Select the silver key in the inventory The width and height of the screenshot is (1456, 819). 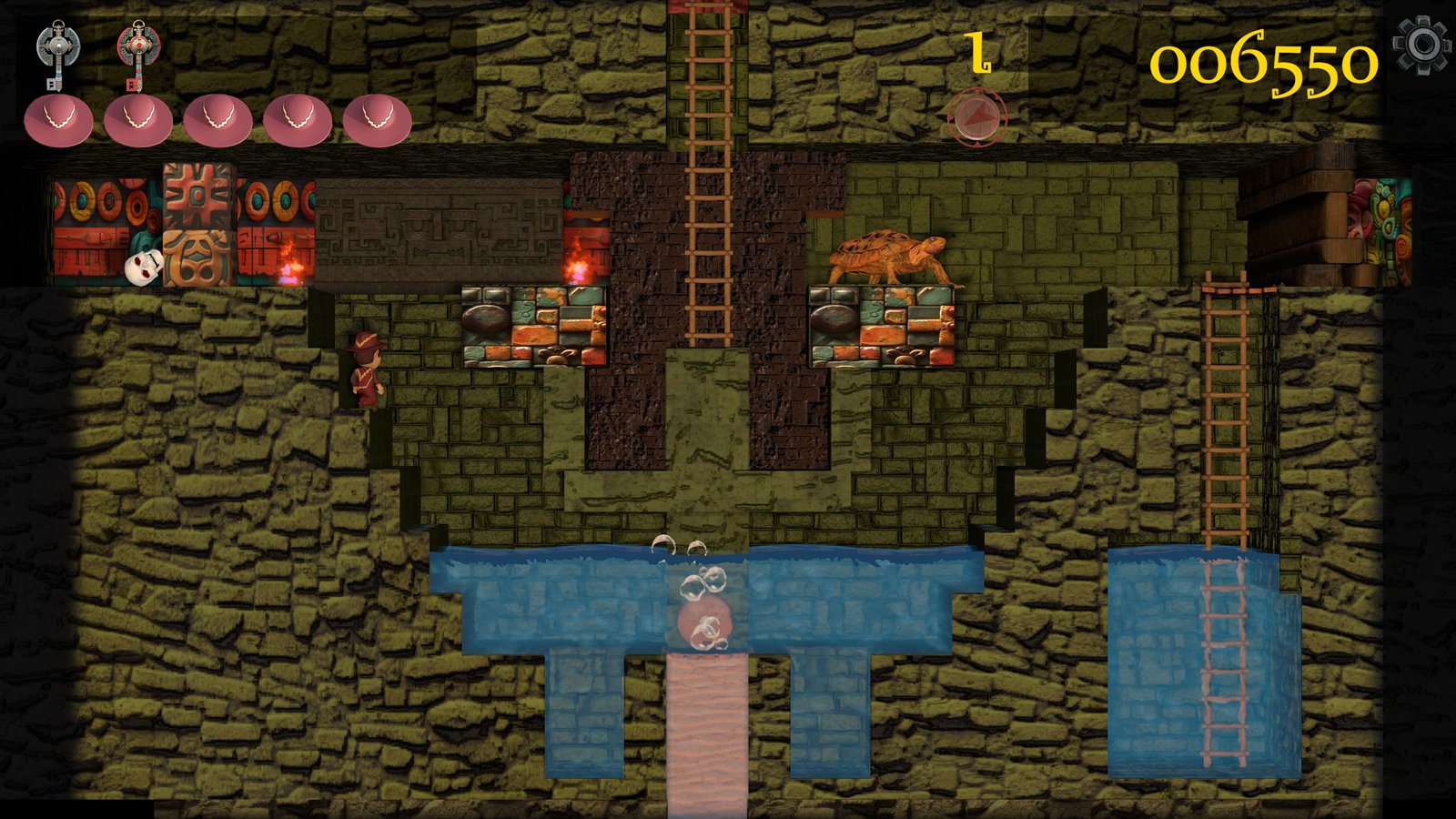tap(57, 53)
